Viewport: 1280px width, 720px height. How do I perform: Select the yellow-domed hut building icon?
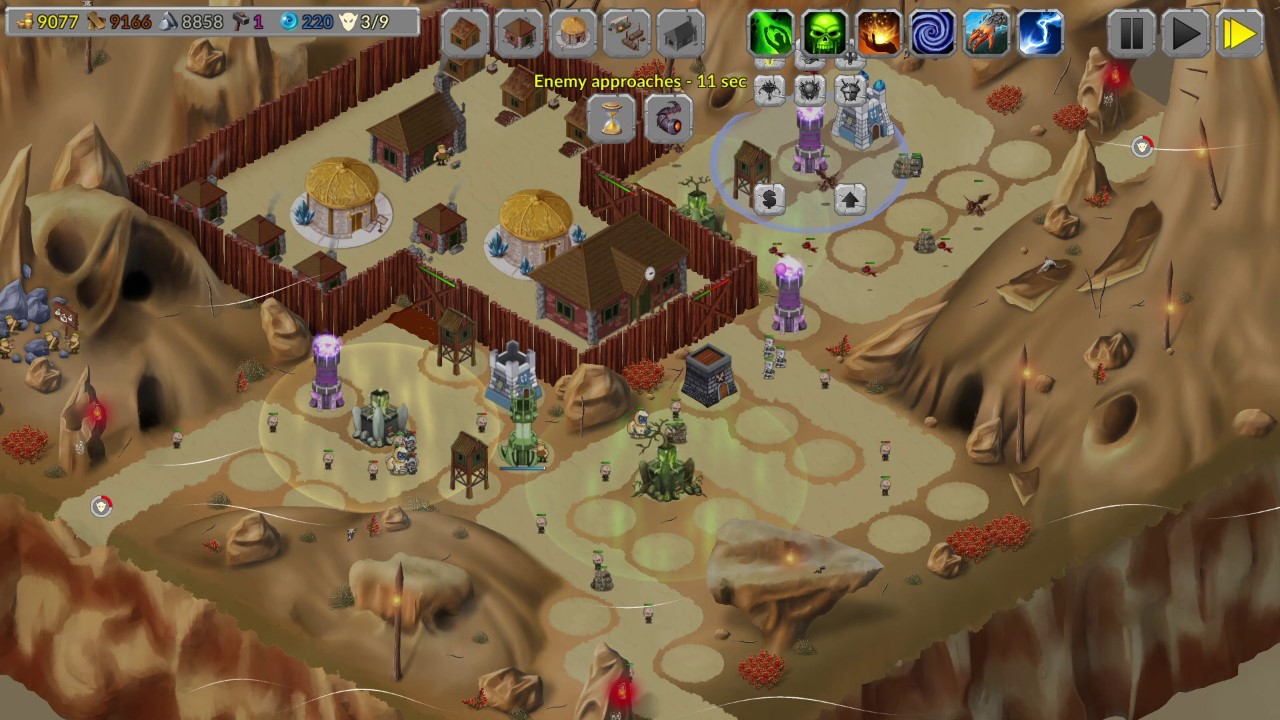point(572,33)
